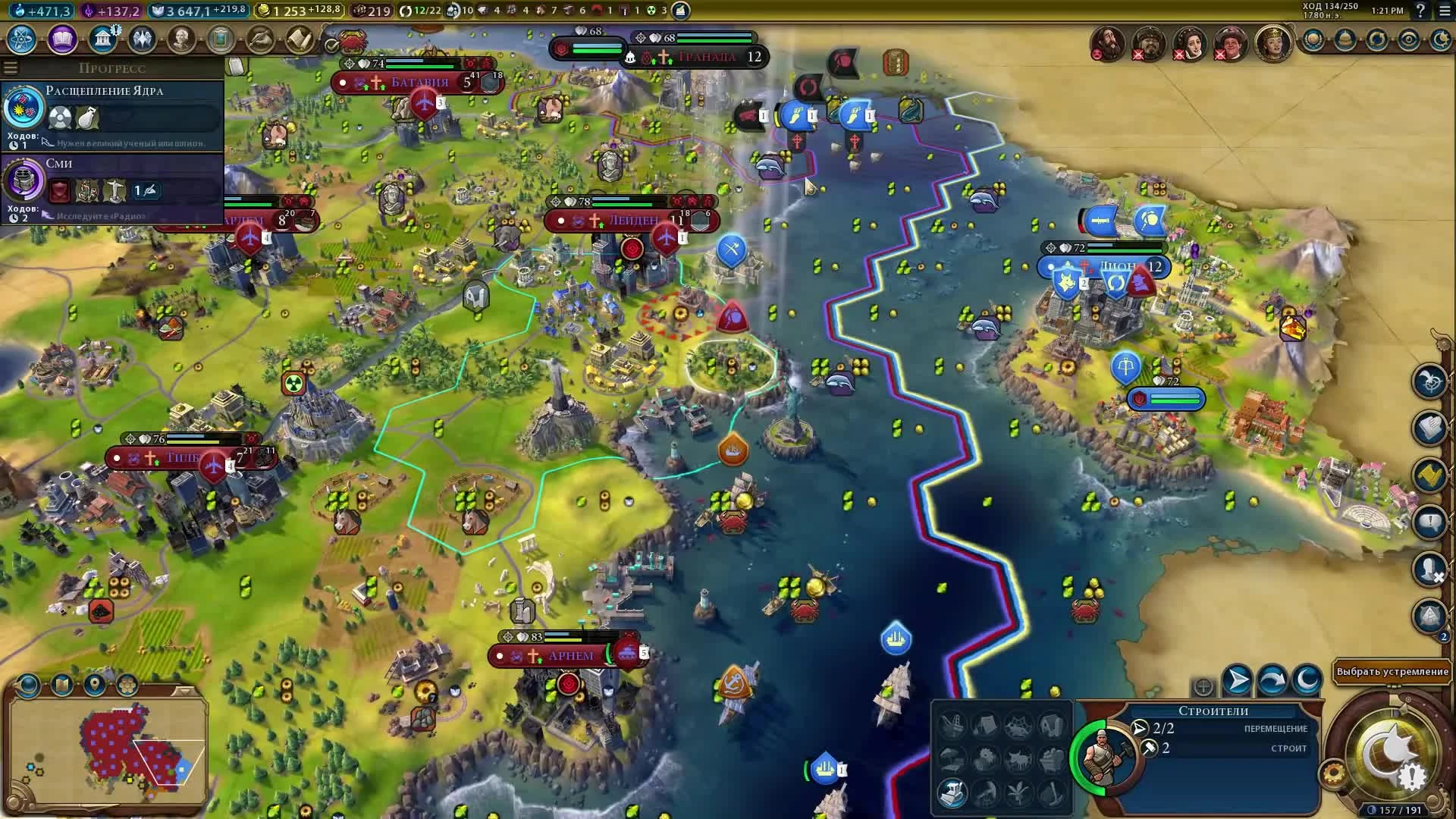The height and width of the screenshot is (819, 1456).
Task: Open Great Works framed picture icon
Action: coord(221,40)
